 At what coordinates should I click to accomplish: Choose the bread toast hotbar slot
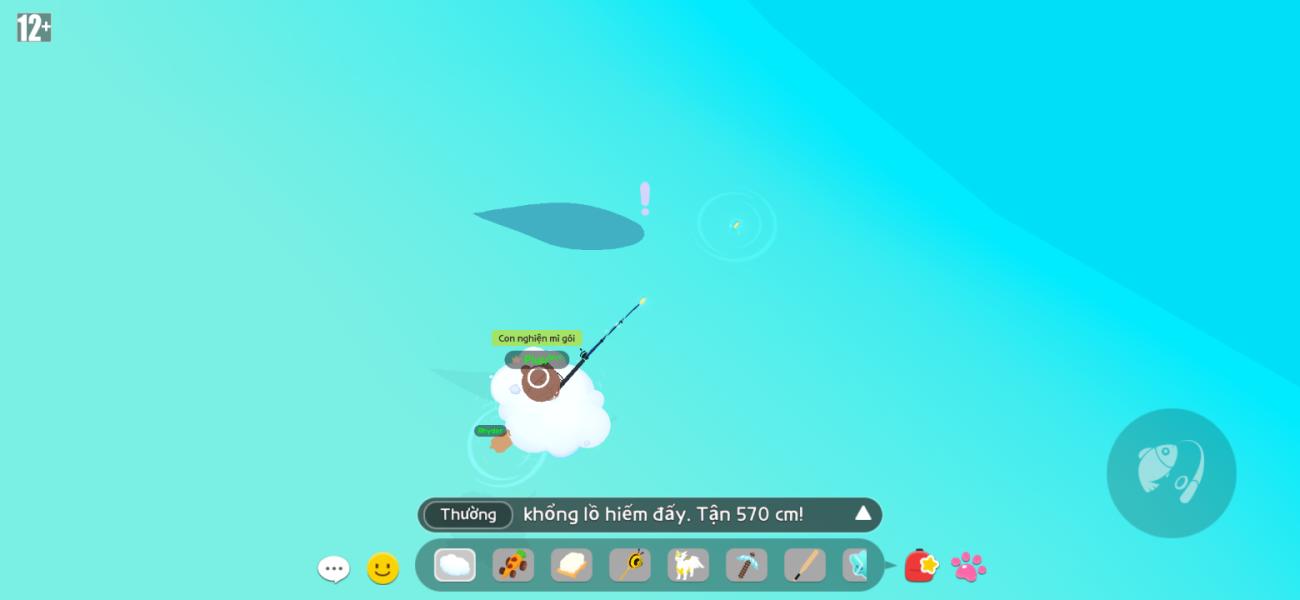point(571,565)
